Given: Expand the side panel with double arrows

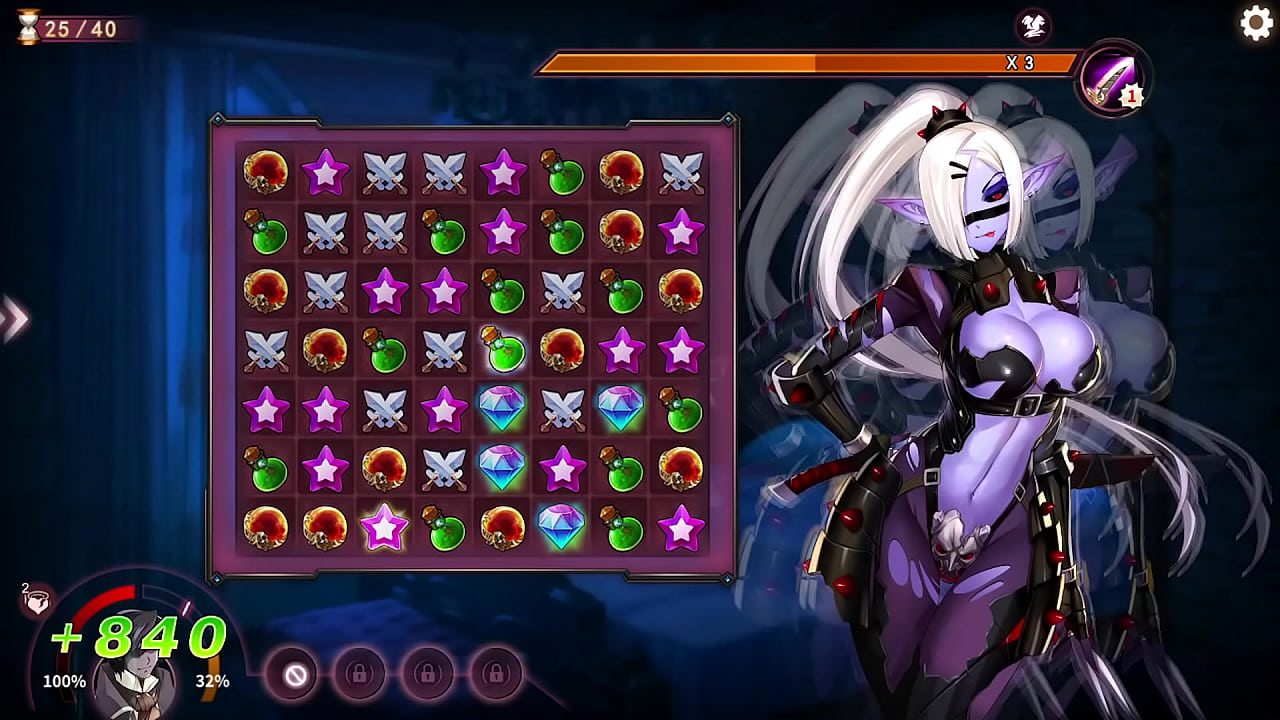Looking at the screenshot, I should (x=14, y=319).
